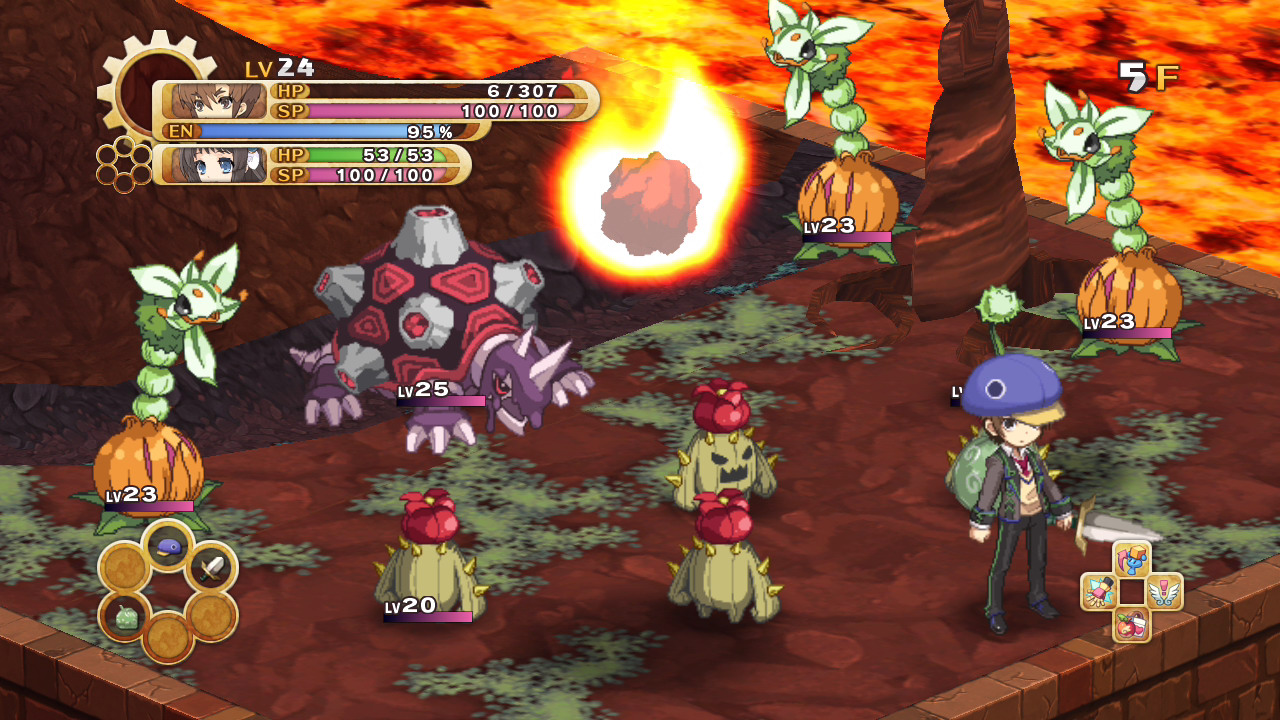Choose the green sack item slot
The image size is (1280, 720).
(x=125, y=616)
